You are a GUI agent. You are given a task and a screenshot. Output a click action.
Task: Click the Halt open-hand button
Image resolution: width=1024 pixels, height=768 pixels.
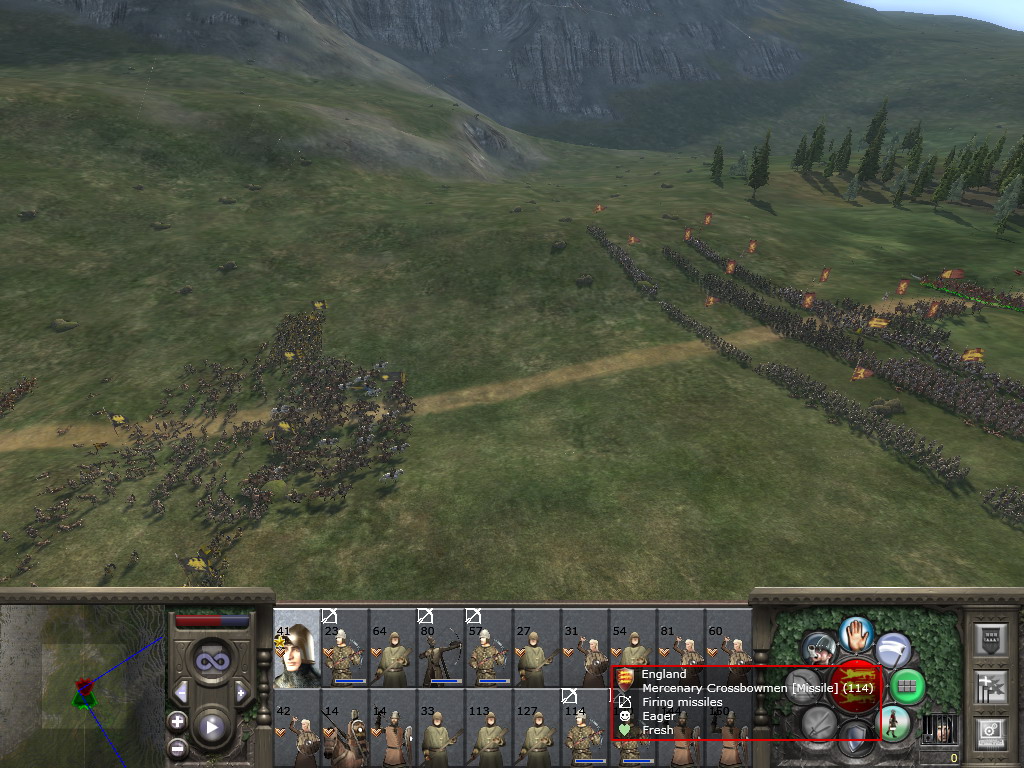pos(857,634)
